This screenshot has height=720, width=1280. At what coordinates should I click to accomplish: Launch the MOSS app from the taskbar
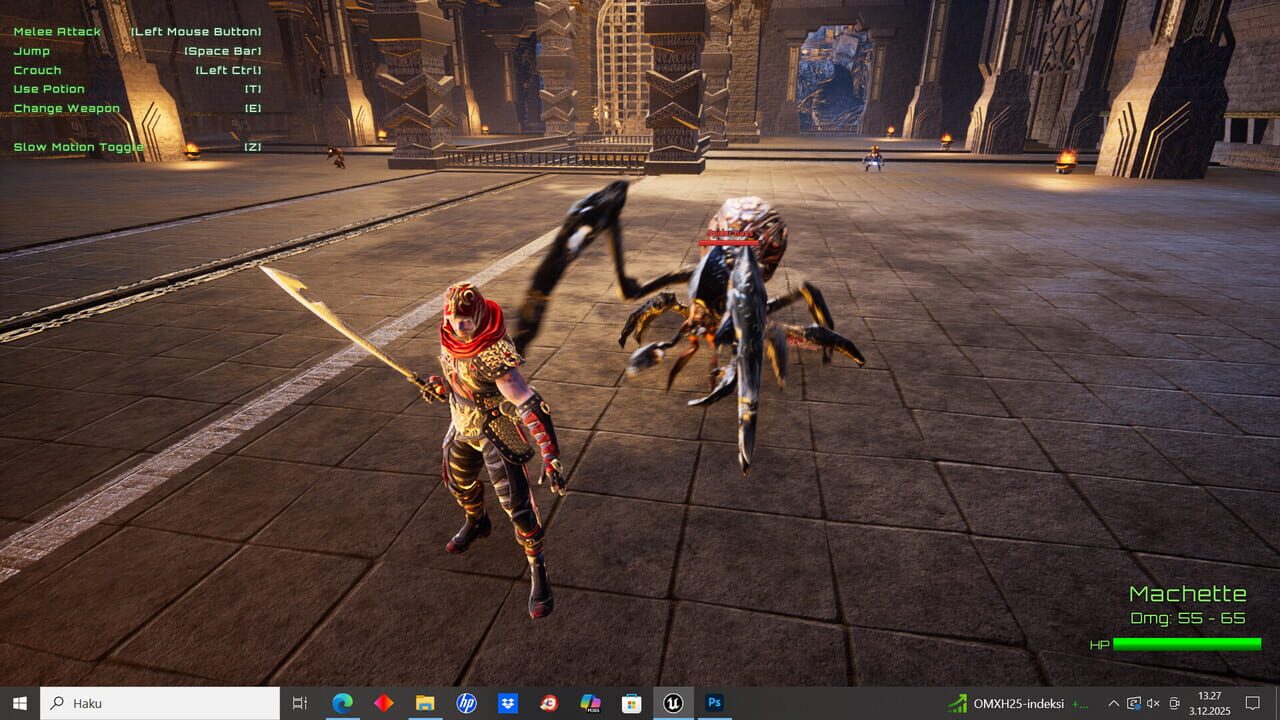coord(590,703)
